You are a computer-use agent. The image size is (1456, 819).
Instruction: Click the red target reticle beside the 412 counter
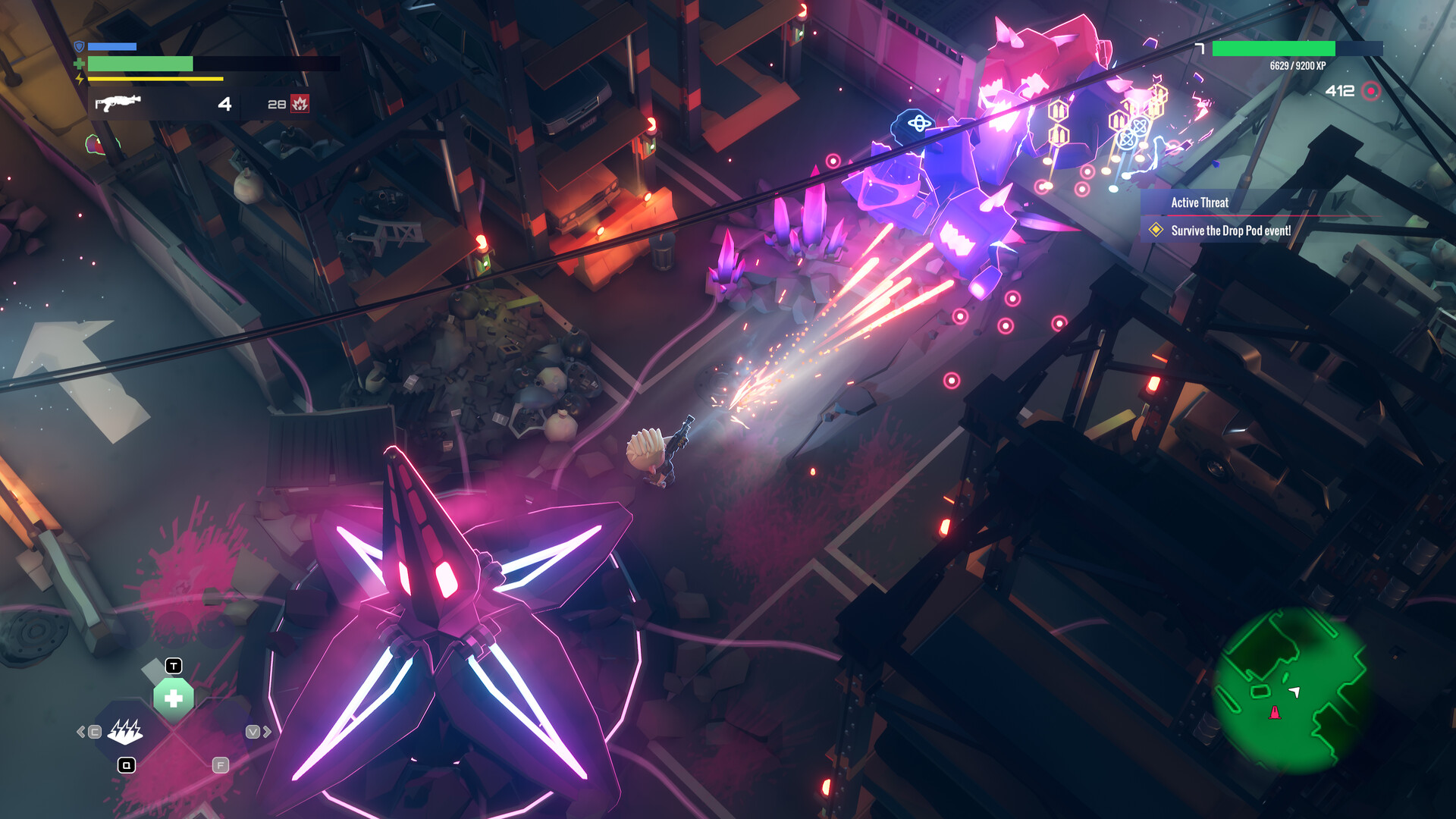(1370, 90)
